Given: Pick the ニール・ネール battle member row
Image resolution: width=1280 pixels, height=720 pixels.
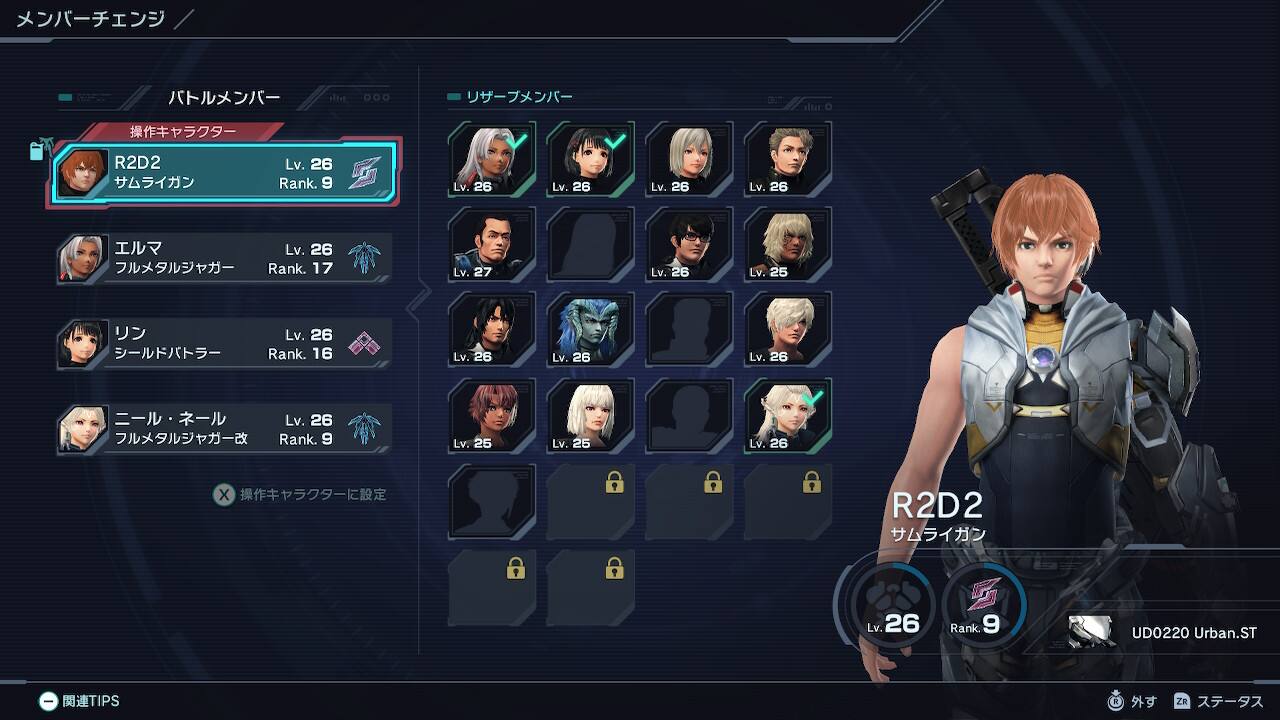Looking at the screenshot, I should 225,428.
